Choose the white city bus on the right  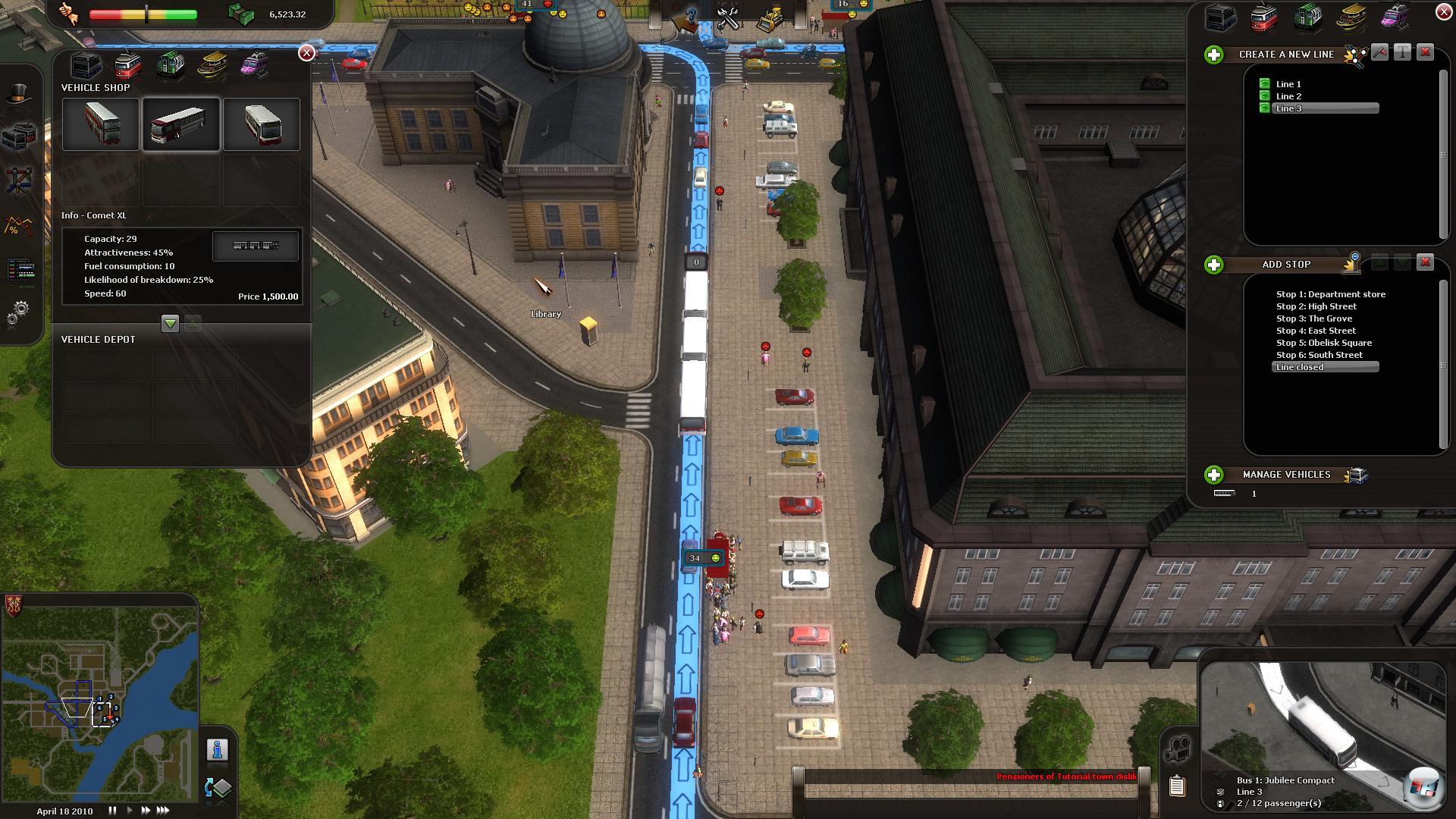pyautogui.click(x=262, y=124)
